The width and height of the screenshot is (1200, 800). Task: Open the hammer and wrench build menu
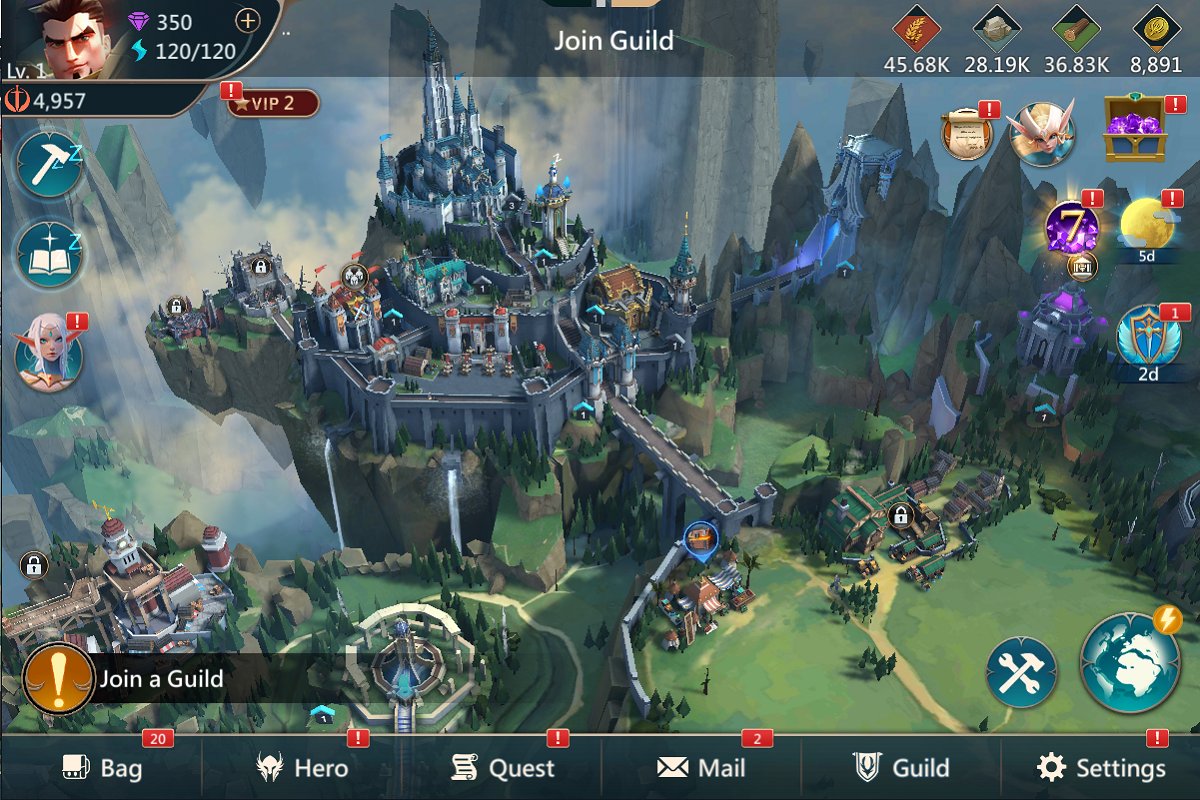1021,672
